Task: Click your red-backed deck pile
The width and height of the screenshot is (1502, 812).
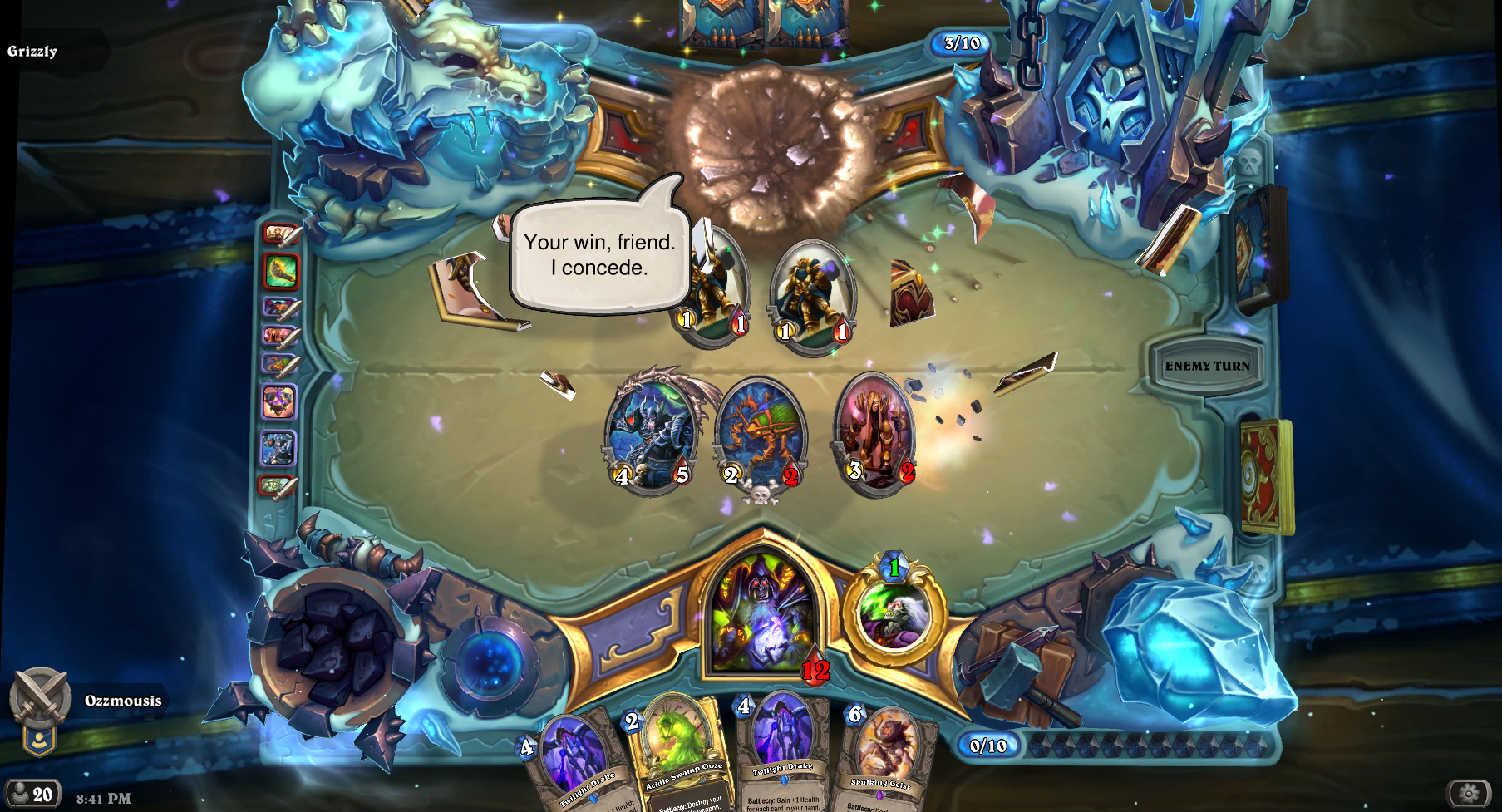Action: 1265,476
